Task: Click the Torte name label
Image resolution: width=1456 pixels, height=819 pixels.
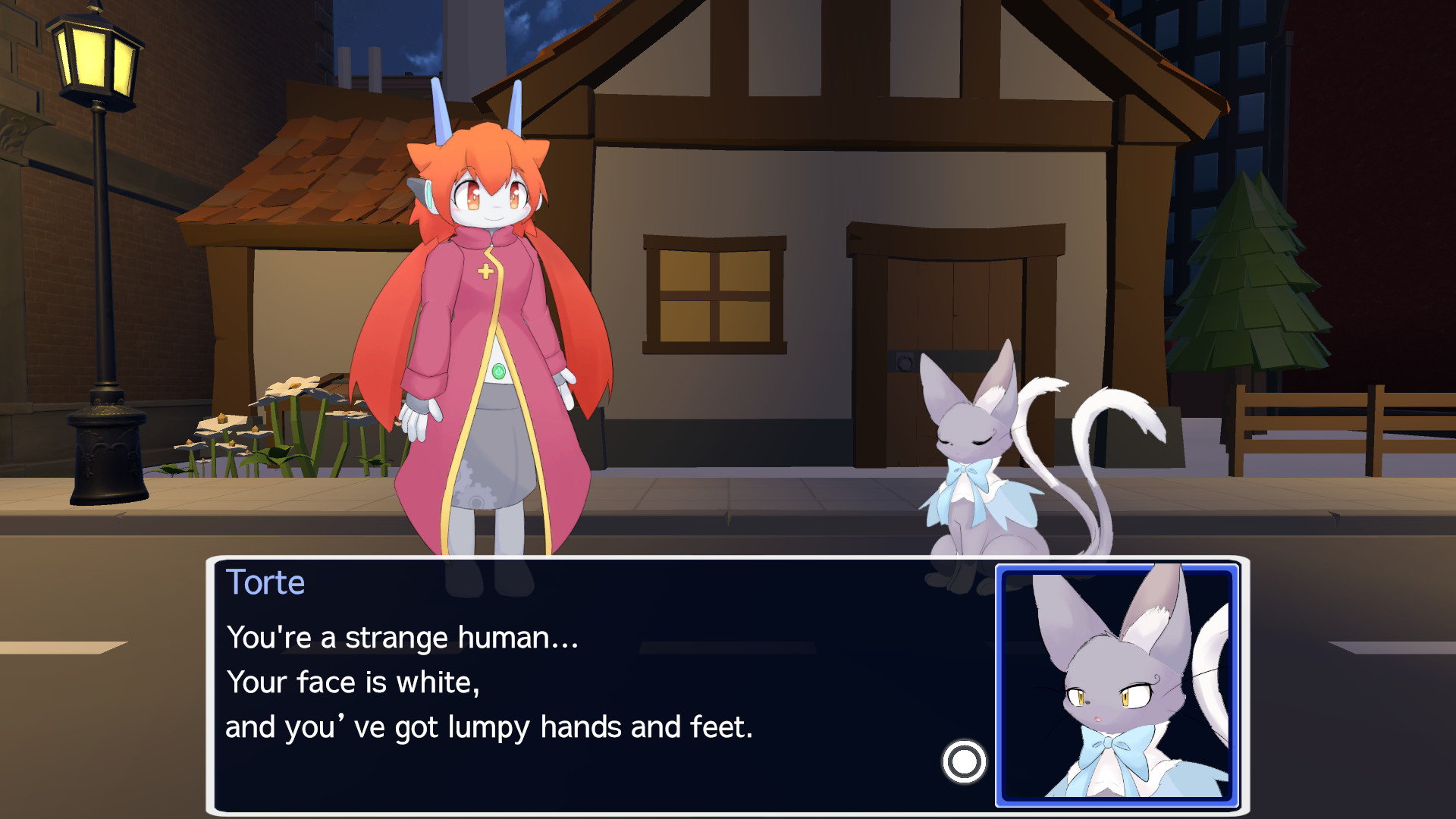Action: (265, 582)
